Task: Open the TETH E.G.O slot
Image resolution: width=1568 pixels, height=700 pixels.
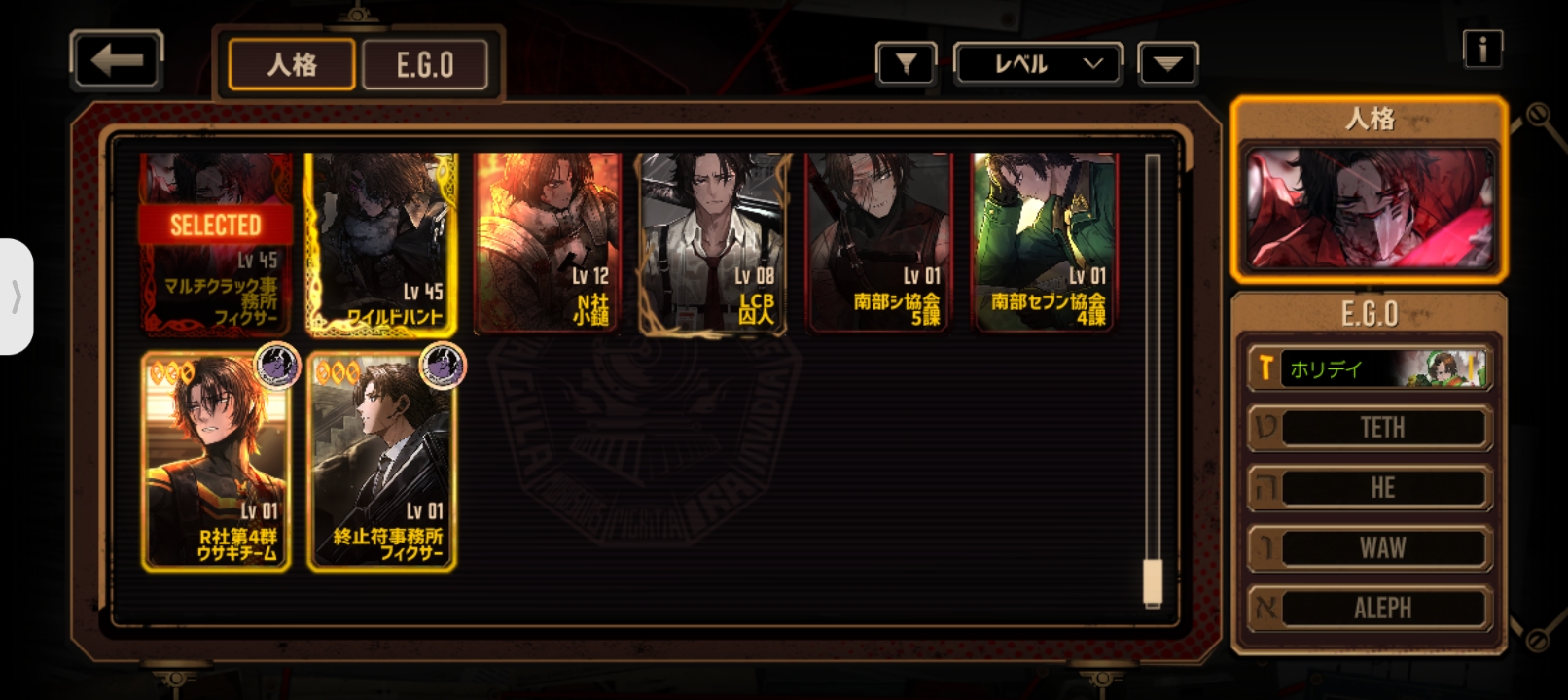Action: tap(1369, 428)
